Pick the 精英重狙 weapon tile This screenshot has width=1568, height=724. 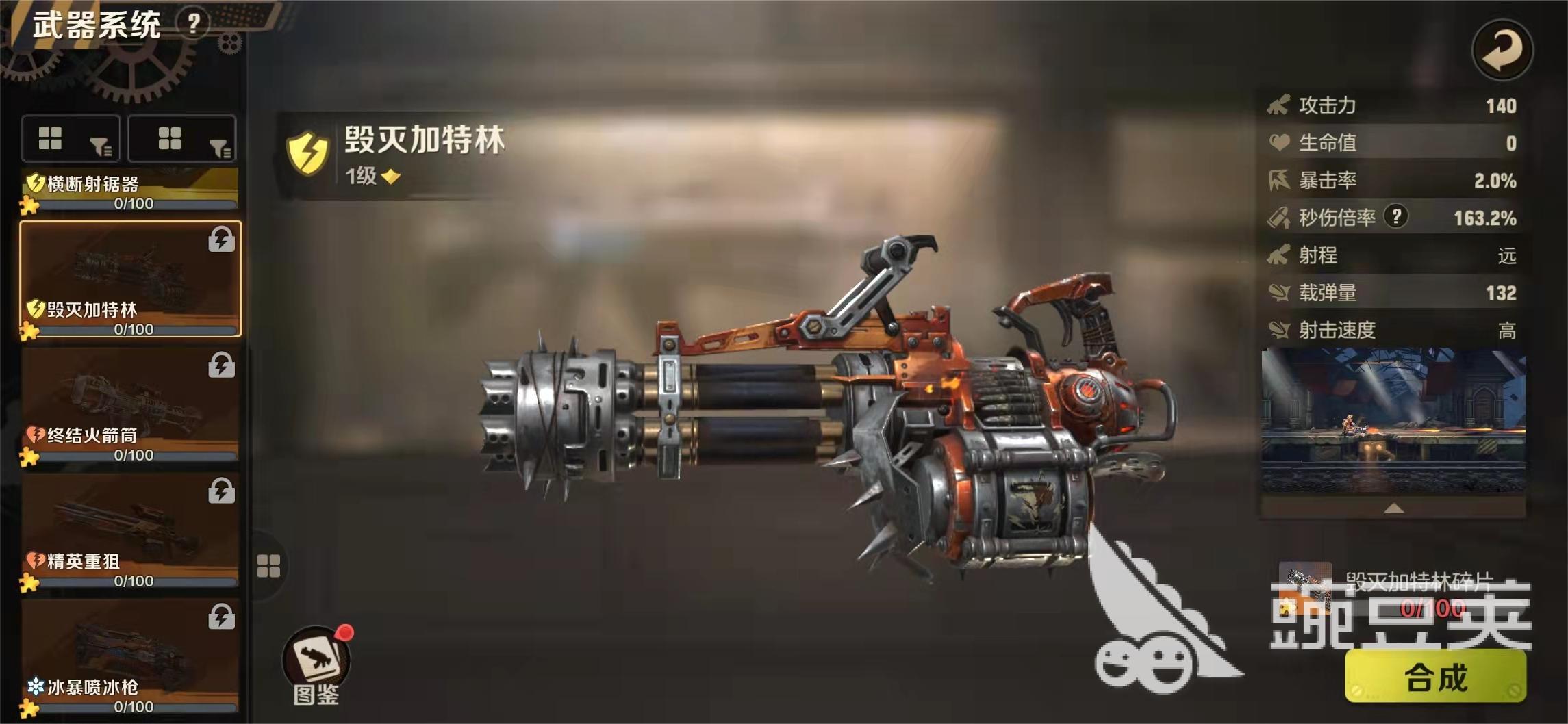(x=130, y=530)
